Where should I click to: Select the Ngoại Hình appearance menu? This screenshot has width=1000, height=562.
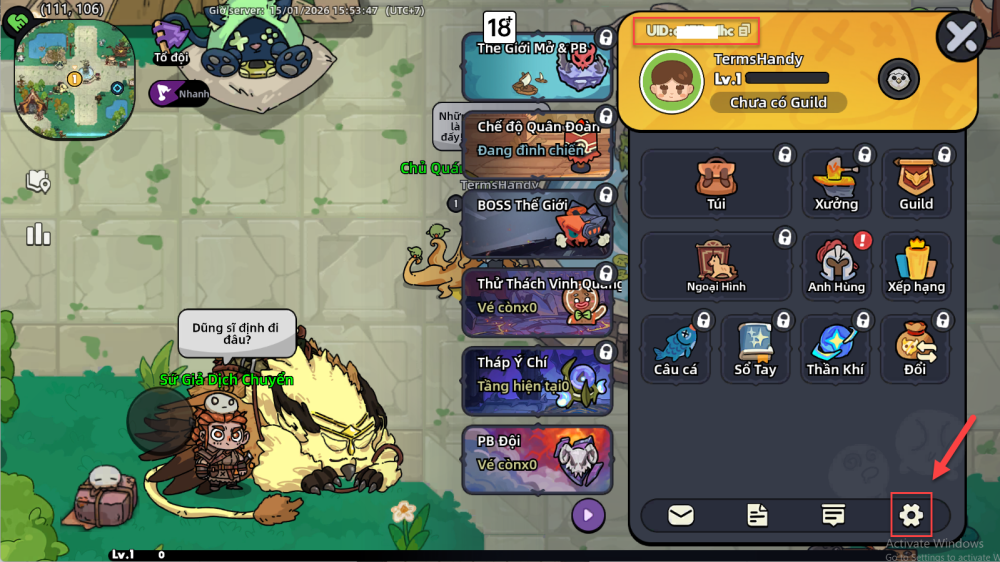716,266
